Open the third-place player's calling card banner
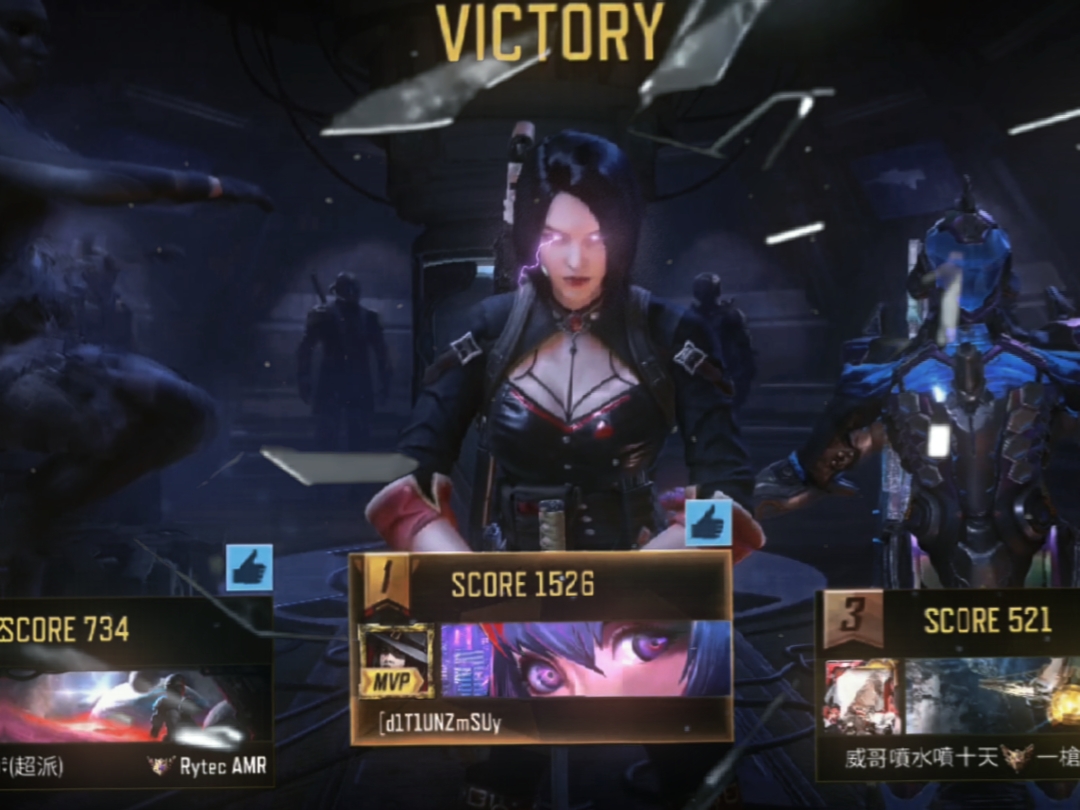 coord(990,697)
